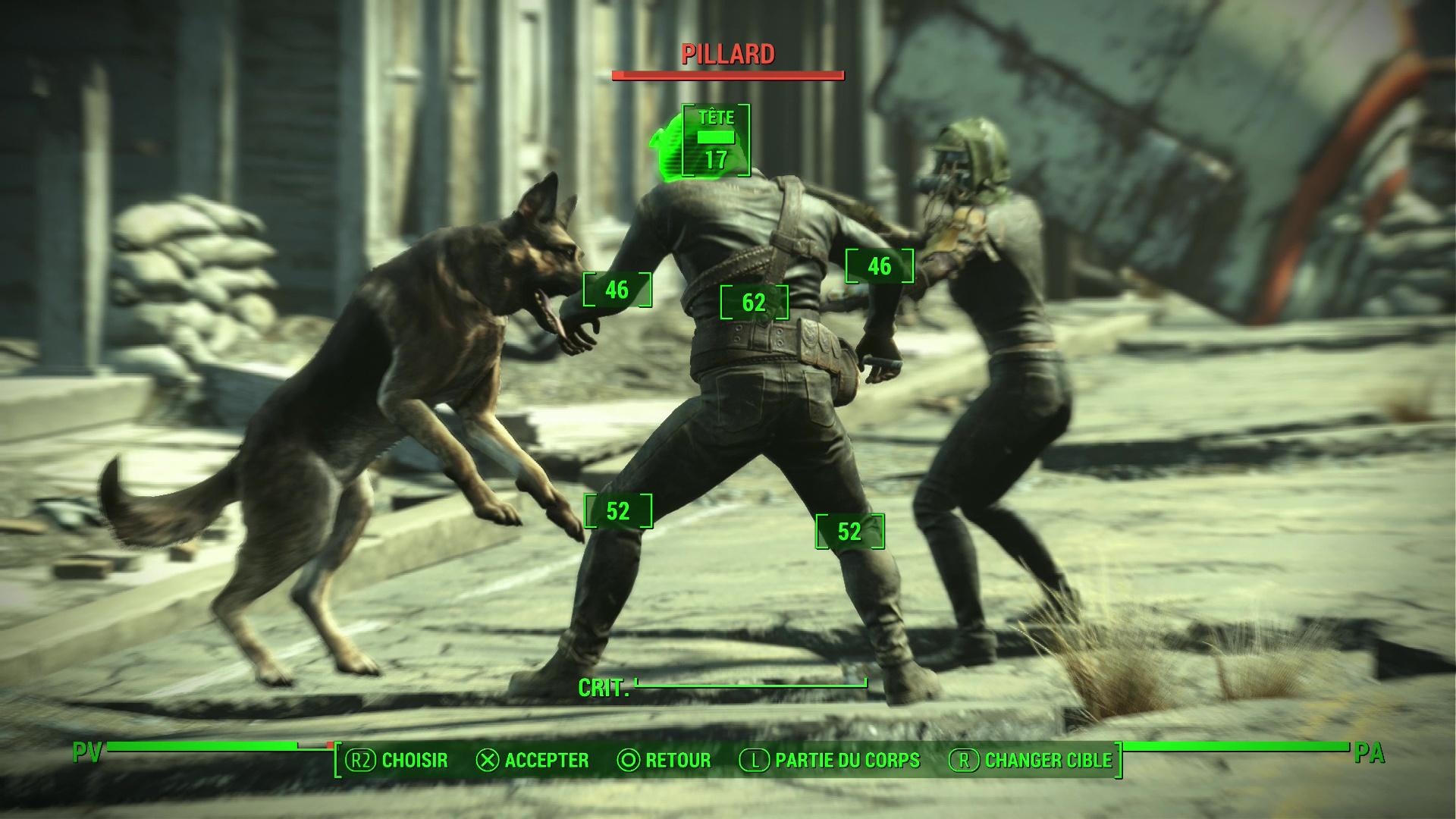Target the raider's head at 17 percent
1456x819 pixels.
coord(716,141)
